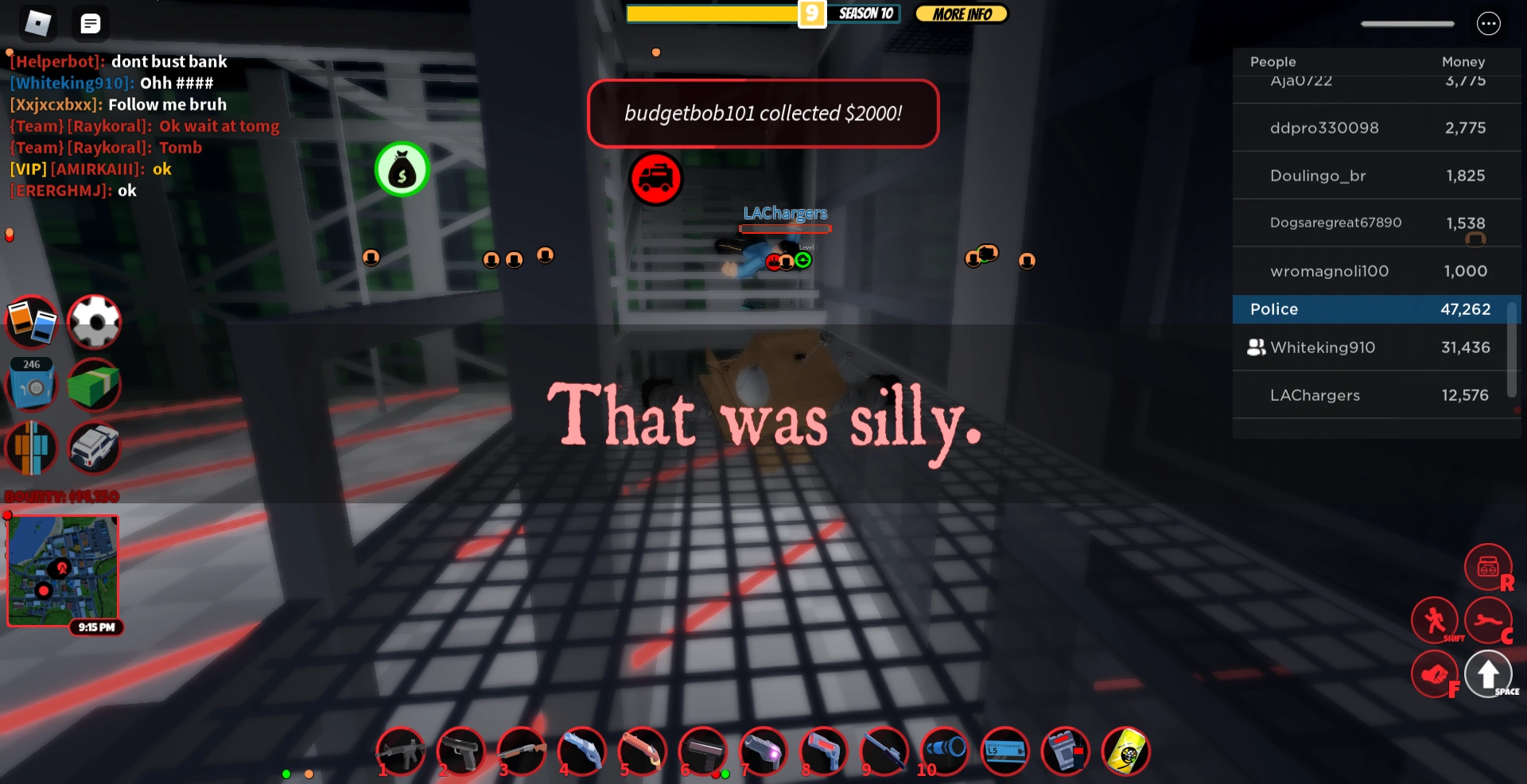The width and height of the screenshot is (1527, 784).
Task: Select LAChargers on the leaderboard
Action: pyautogui.click(x=1376, y=395)
